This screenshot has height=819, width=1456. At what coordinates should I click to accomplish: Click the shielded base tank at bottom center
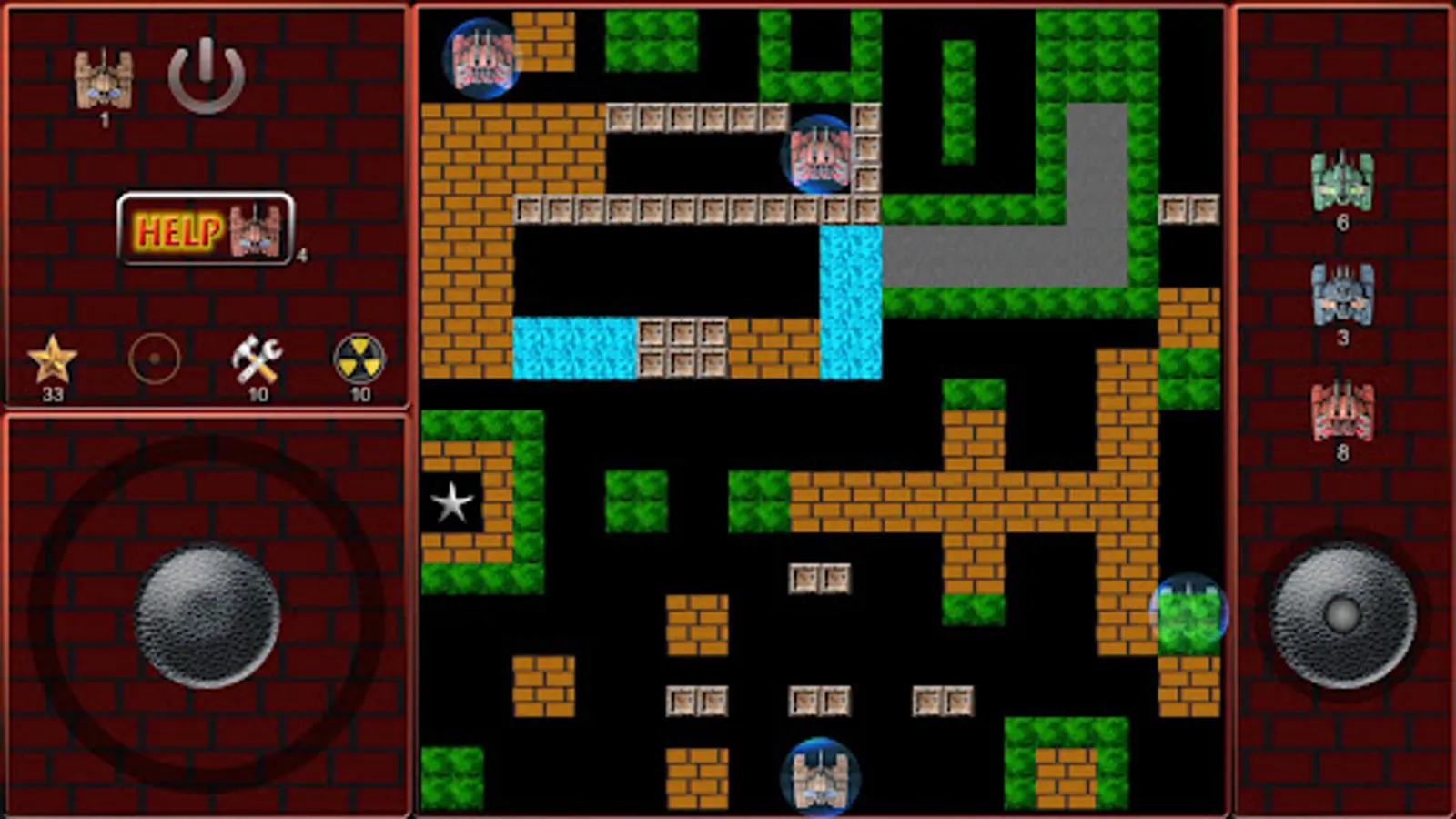click(x=822, y=774)
